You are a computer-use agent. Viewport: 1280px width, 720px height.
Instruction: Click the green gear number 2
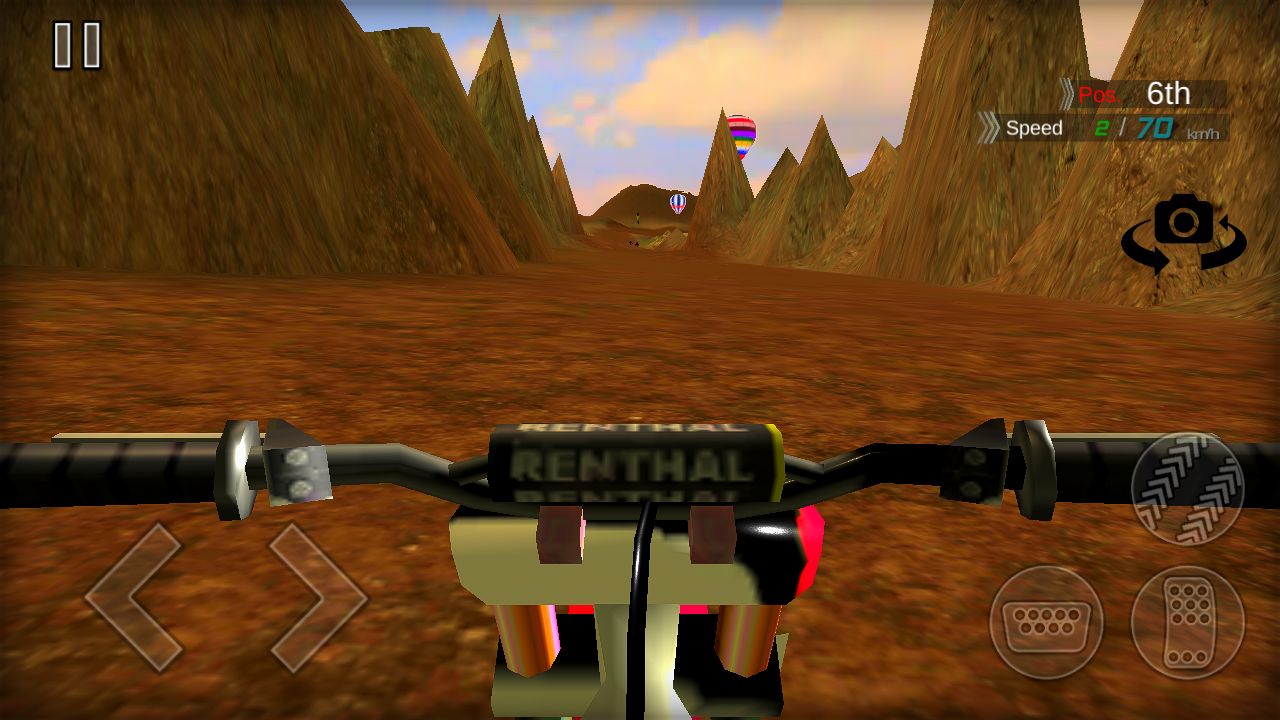1104,128
